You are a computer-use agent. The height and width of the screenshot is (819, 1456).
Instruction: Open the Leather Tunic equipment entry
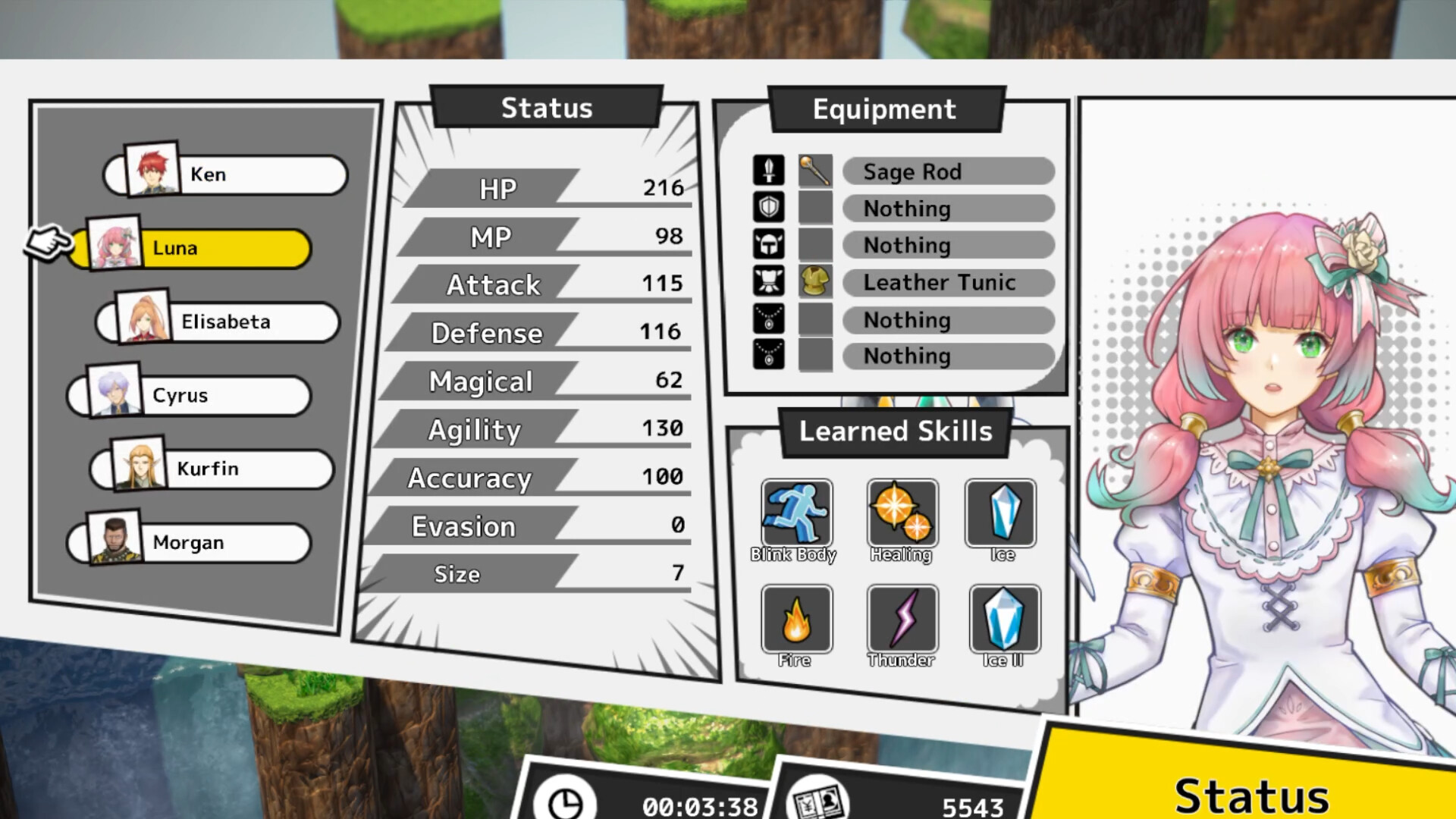click(947, 283)
